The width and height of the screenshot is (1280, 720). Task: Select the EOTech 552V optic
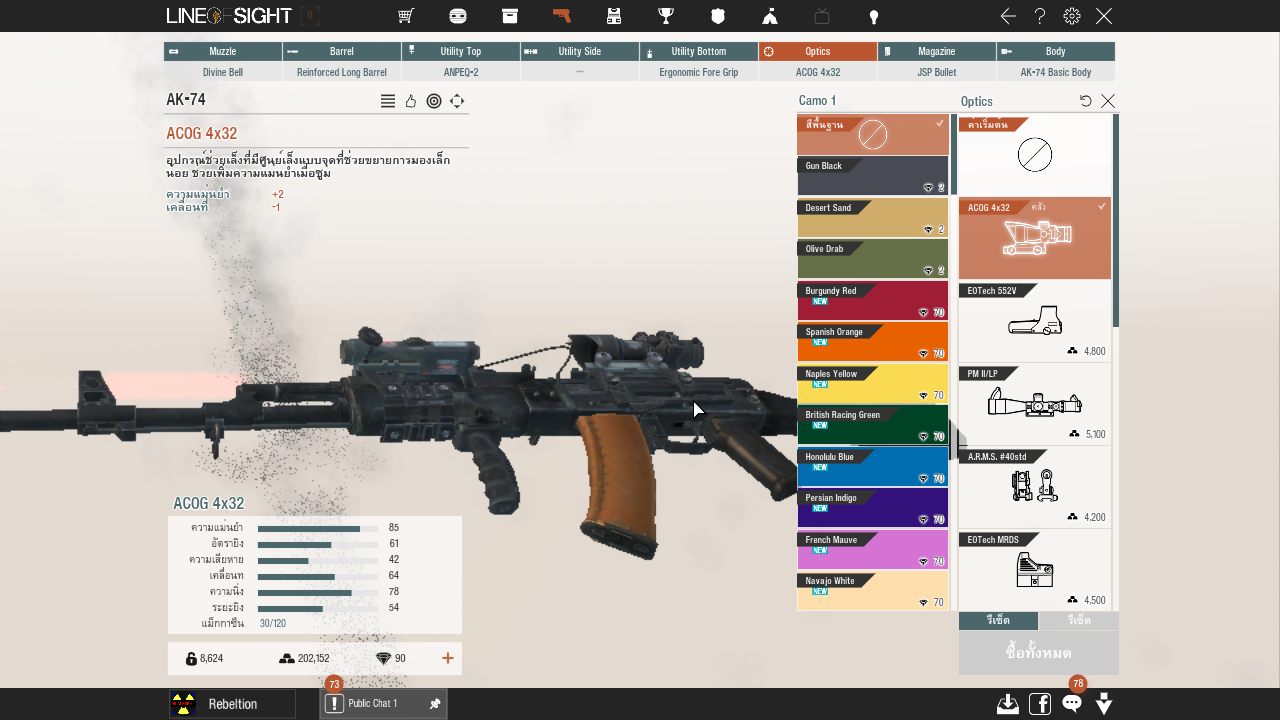tap(1034, 321)
